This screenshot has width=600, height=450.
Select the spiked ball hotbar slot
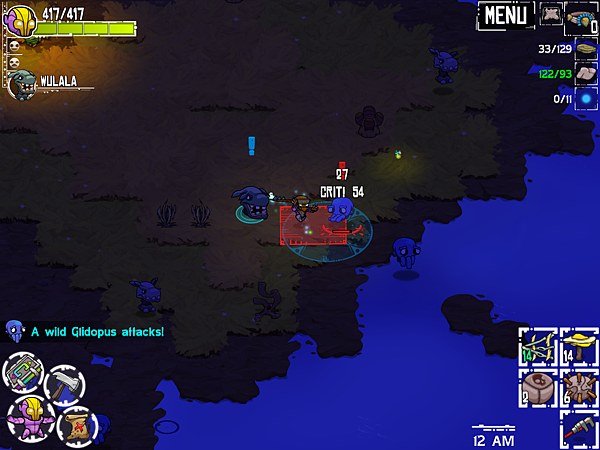tap(579, 388)
